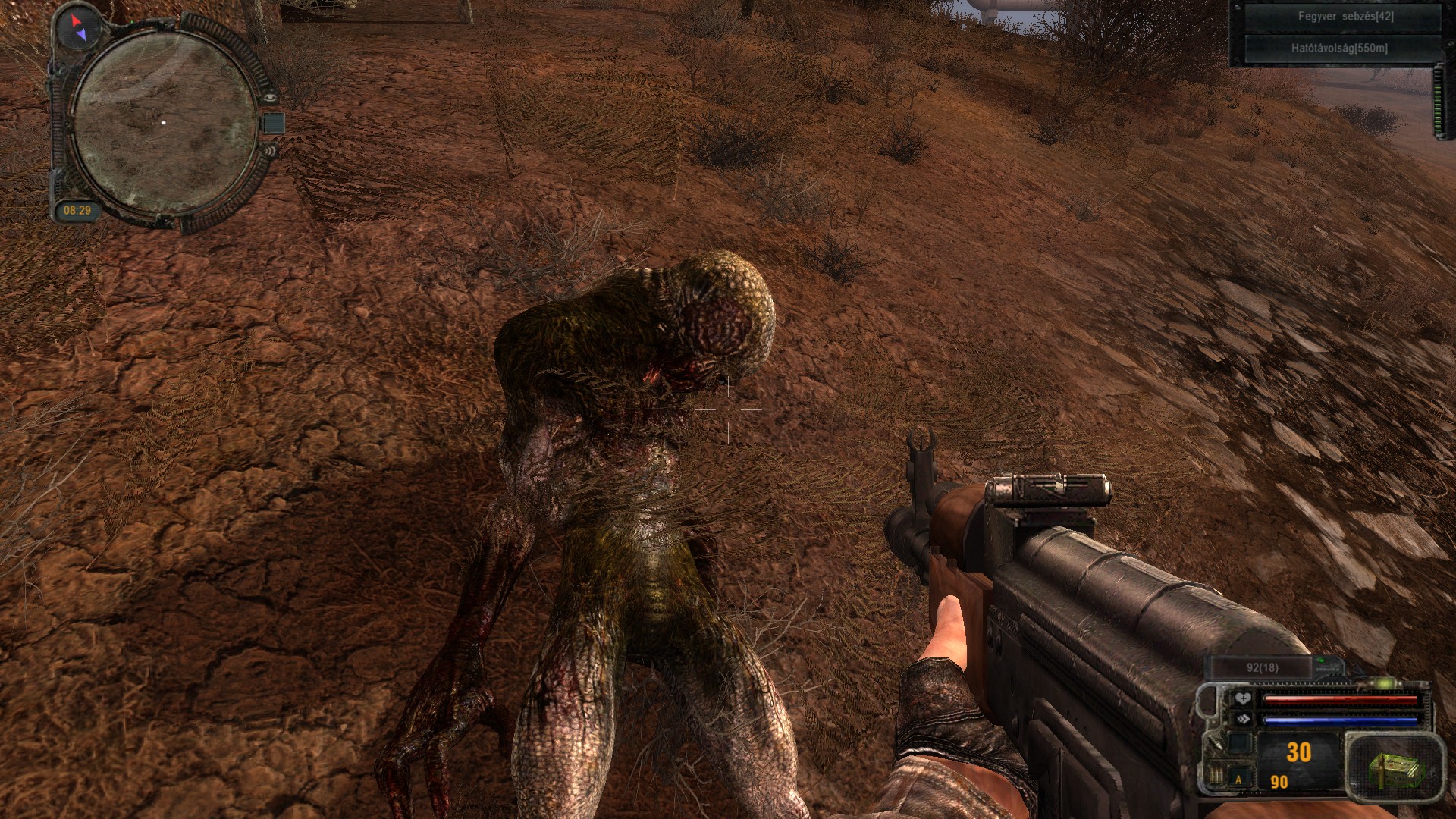The image size is (1456, 819).
Task: Select the compass with red and blue arrows
Action: click(77, 27)
